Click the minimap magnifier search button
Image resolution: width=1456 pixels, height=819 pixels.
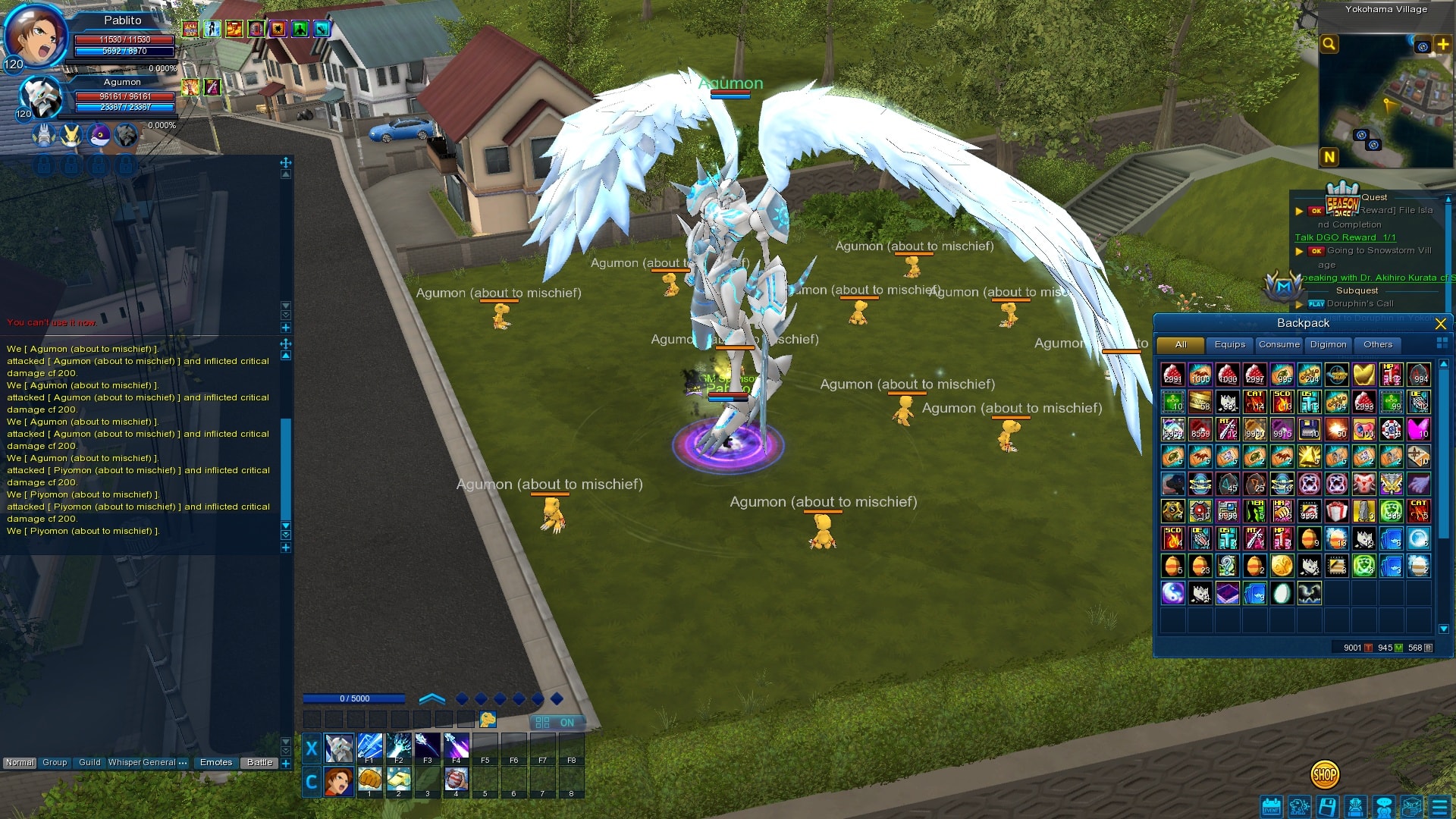tap(1329, 44)
